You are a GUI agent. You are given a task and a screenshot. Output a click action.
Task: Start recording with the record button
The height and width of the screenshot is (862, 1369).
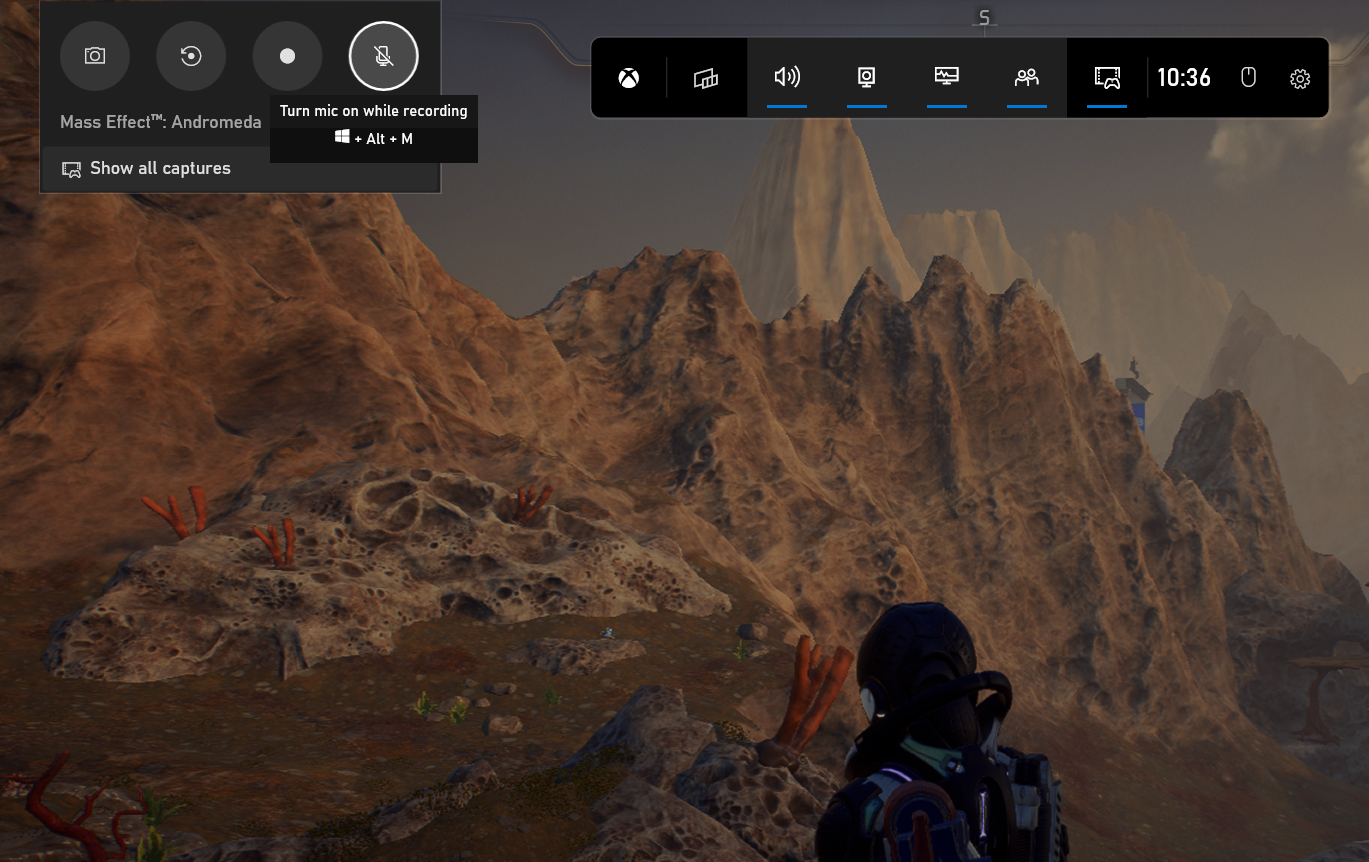[287, 56]
